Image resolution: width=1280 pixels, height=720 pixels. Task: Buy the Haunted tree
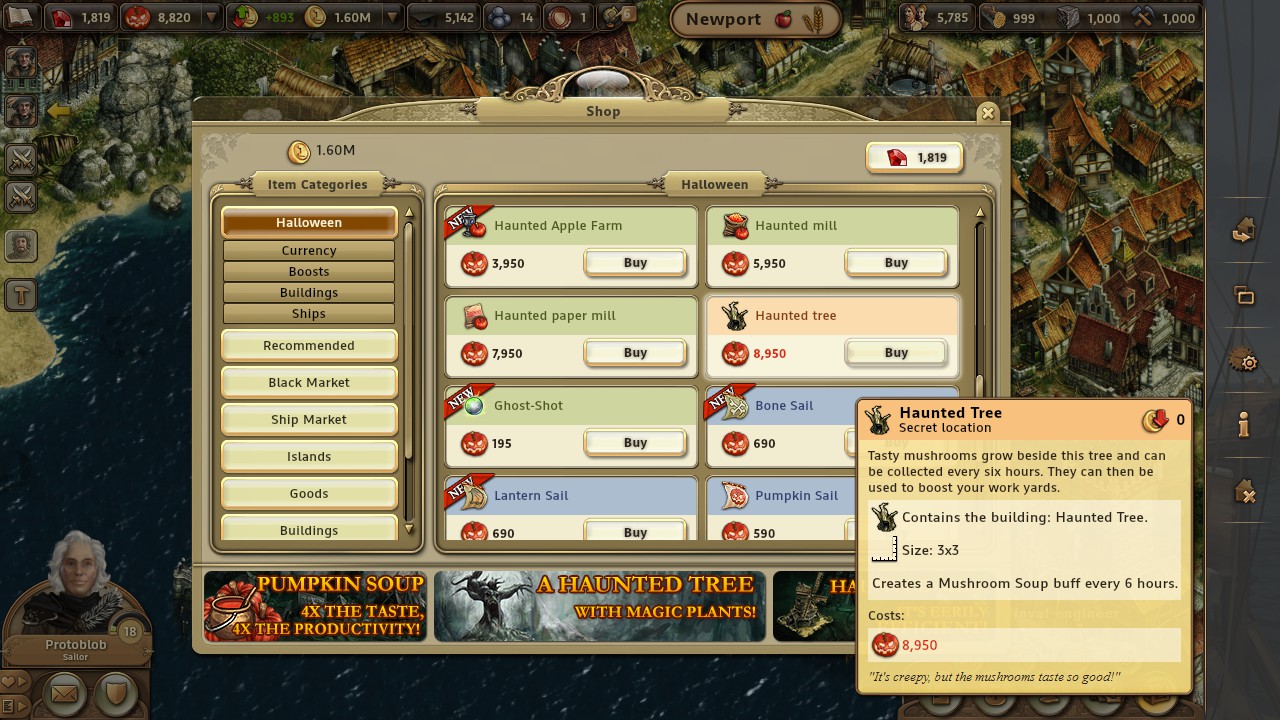click(895, 352)
